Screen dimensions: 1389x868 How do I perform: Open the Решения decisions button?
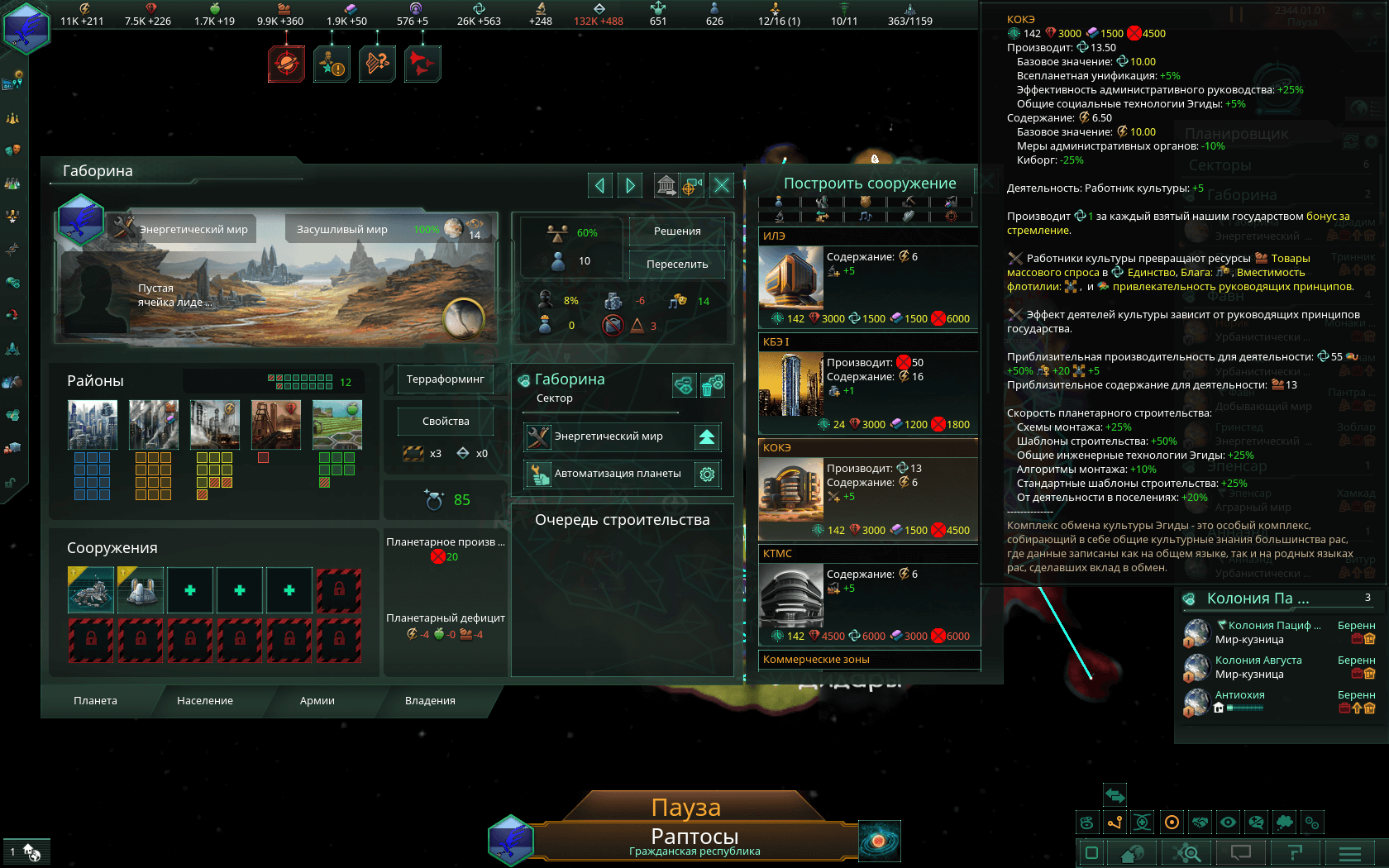(x=677, y=231)
